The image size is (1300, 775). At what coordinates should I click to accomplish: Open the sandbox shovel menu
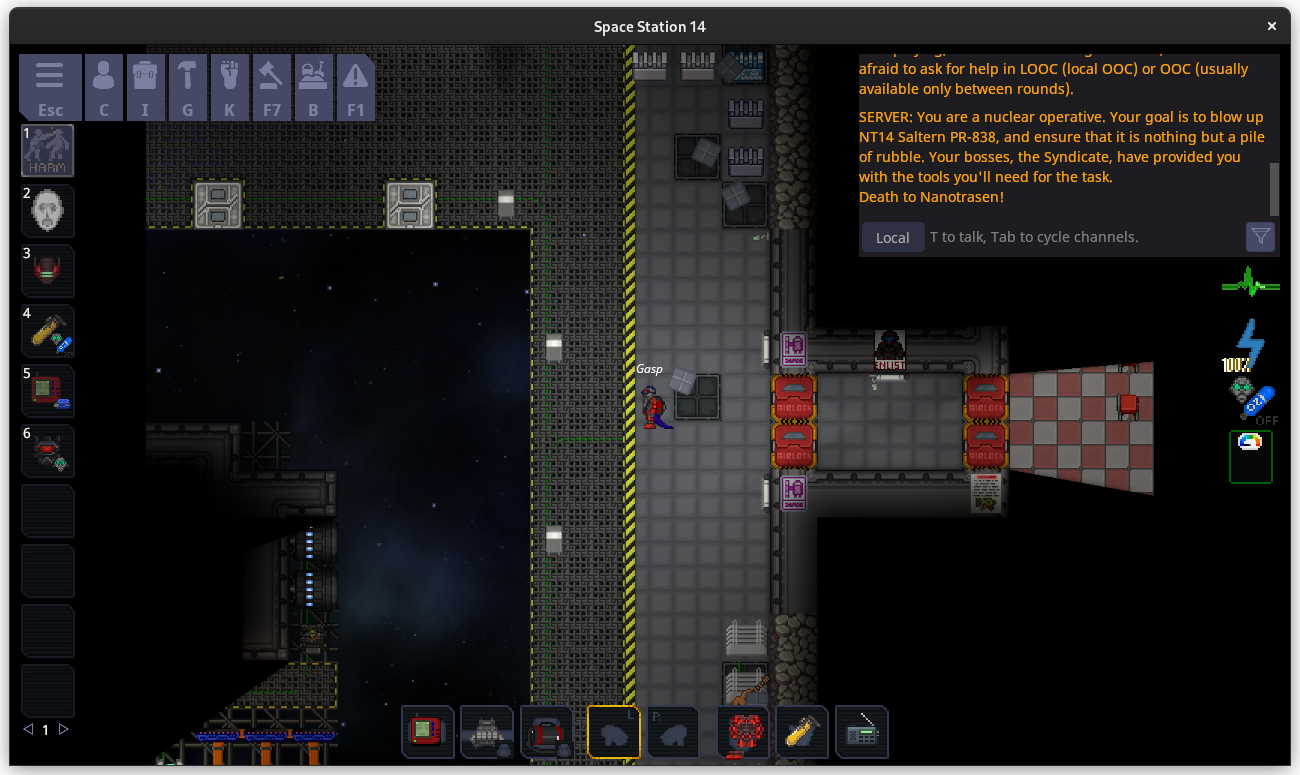click(314, 87)
